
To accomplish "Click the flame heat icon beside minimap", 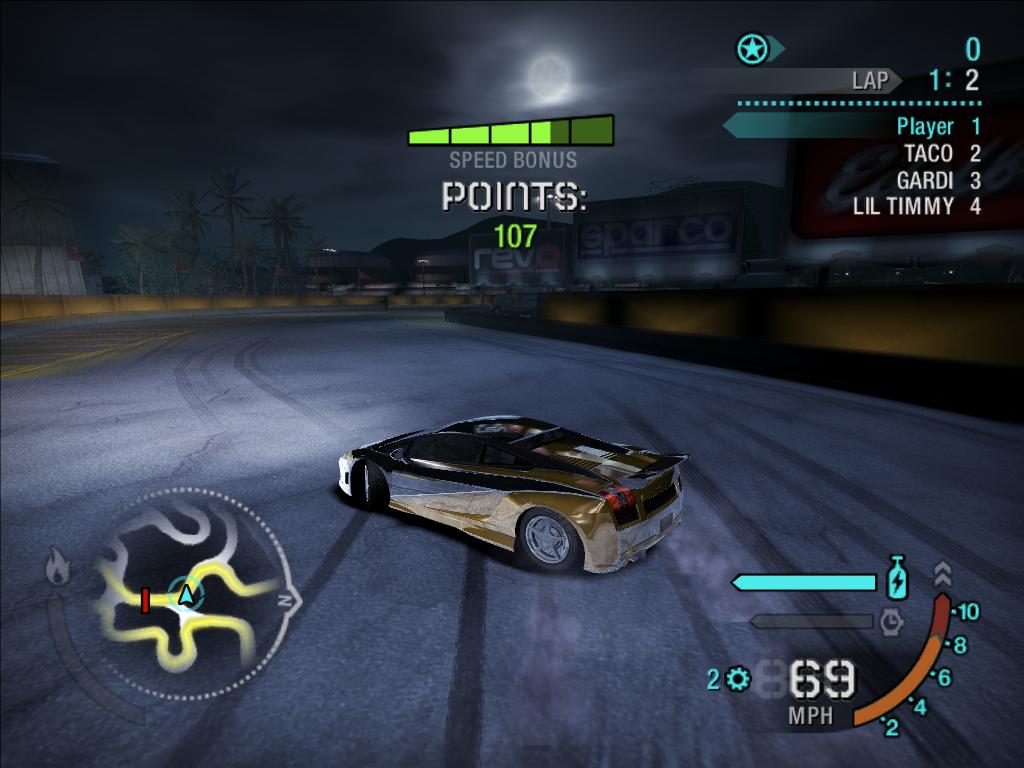I will coord(57,570).
